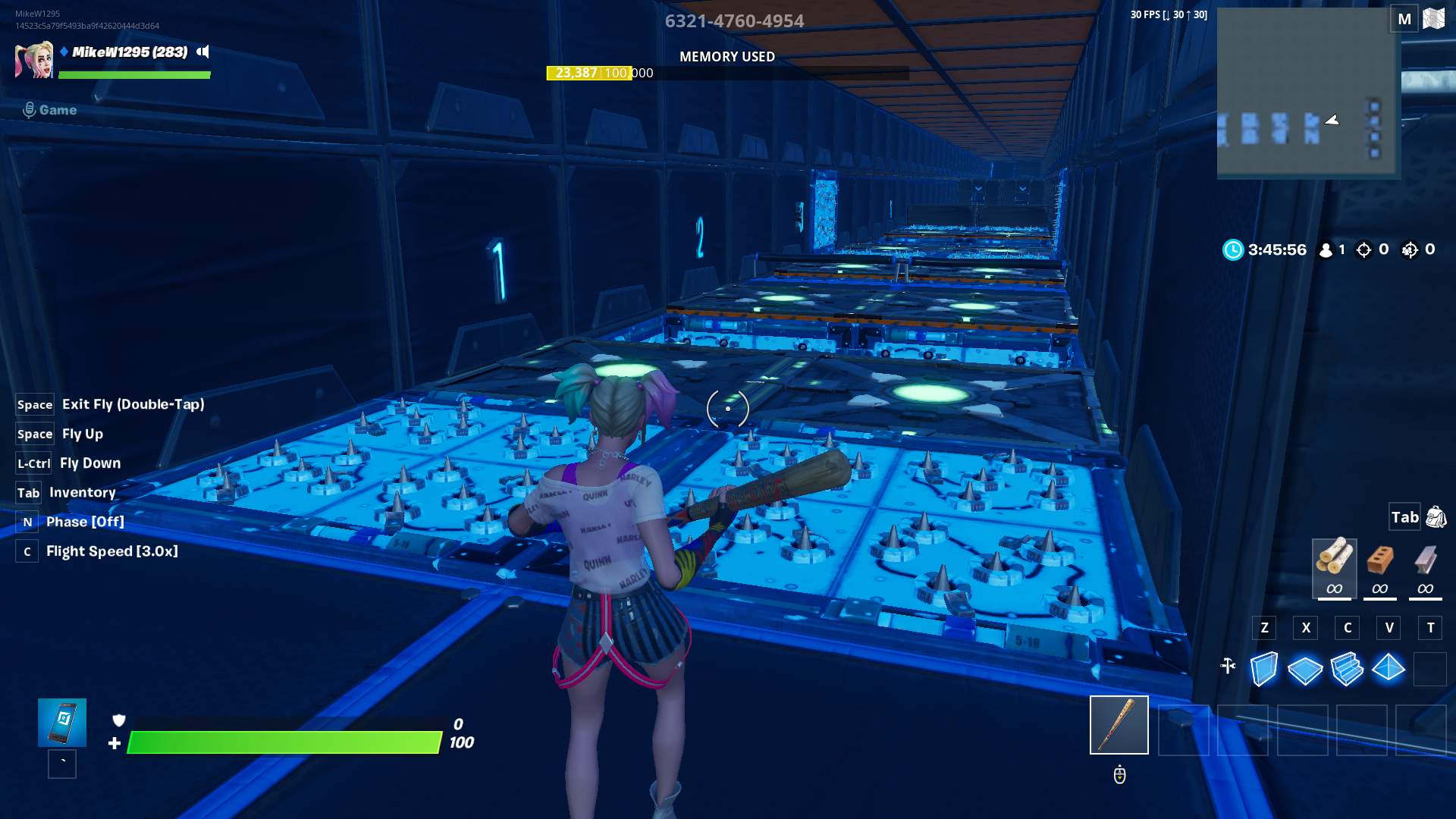Mute the speaker icon beside MikeW1295
Viewport: 1456px width, 819px height.
202,52
